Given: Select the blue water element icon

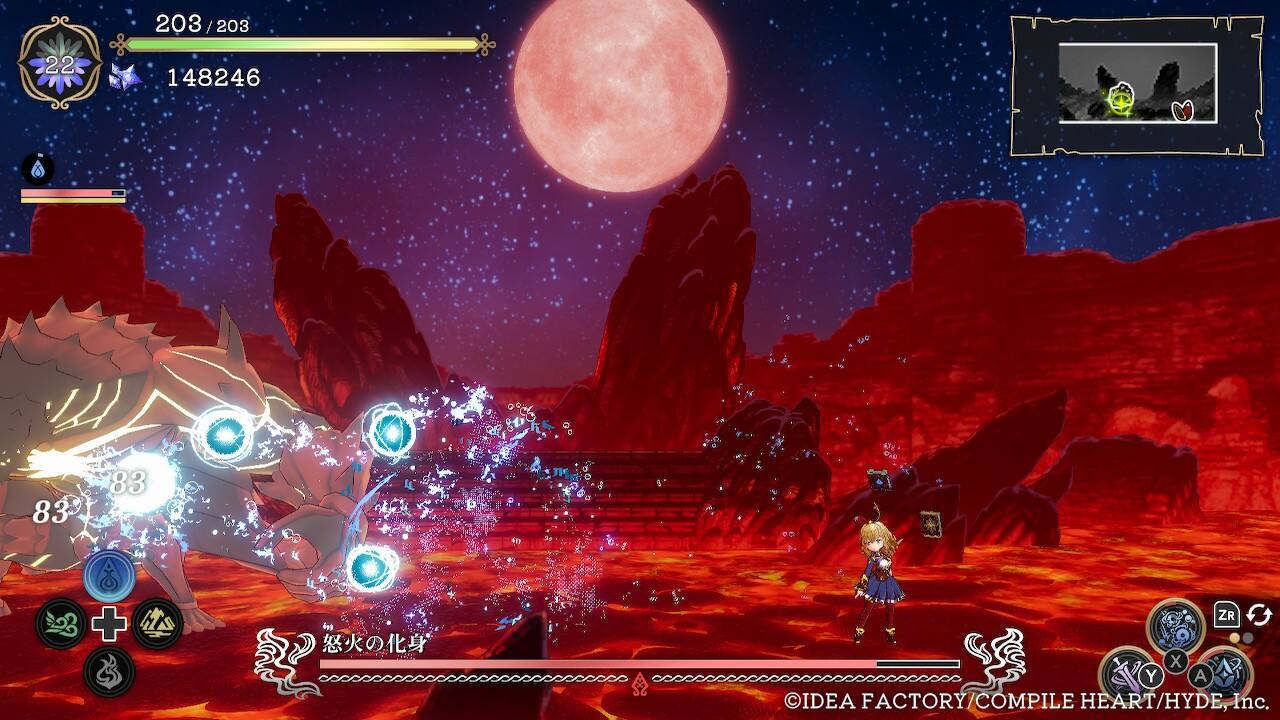Looking at the screenshot, I should coord(109,576).
